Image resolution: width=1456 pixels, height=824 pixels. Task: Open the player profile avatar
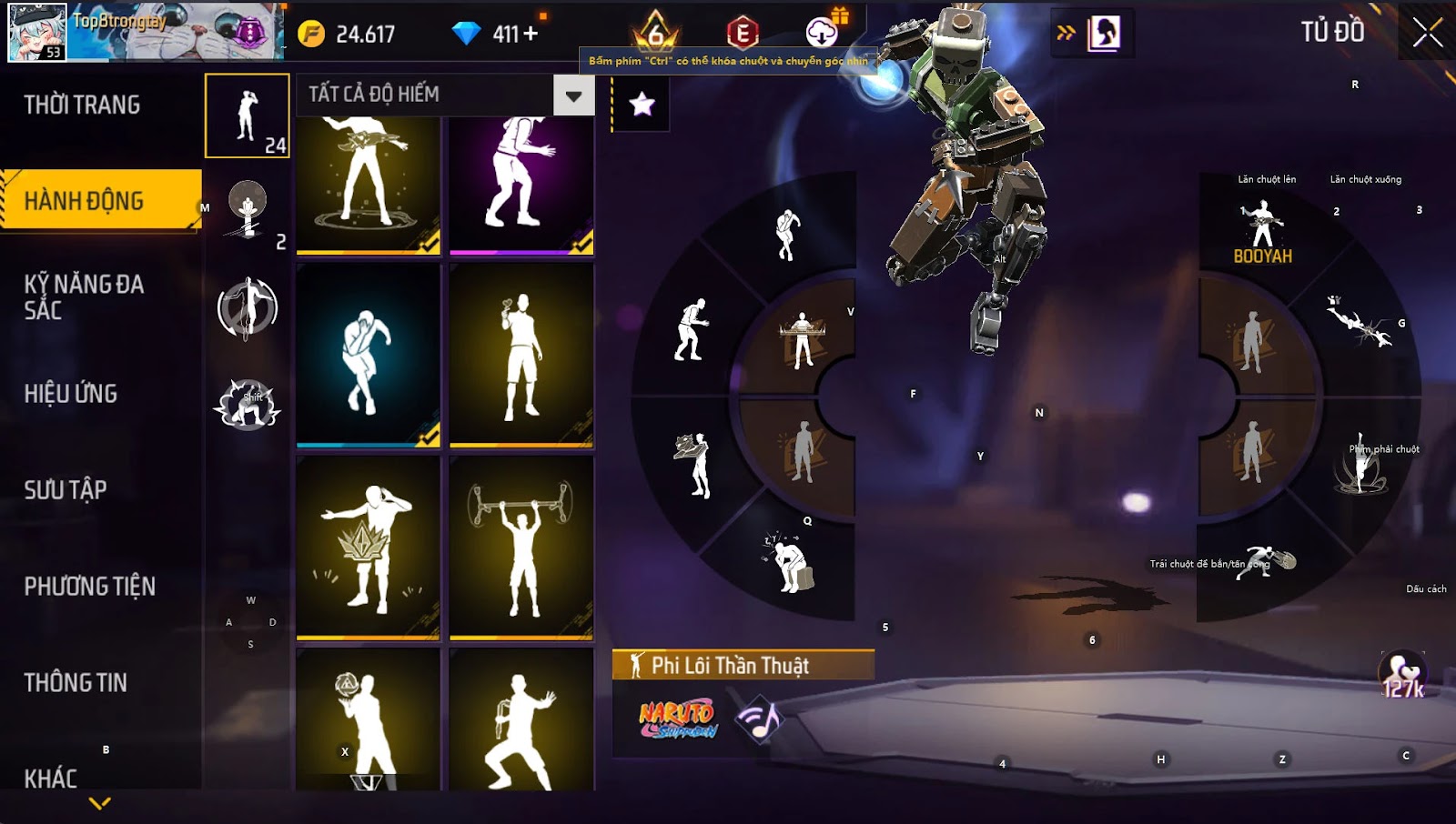(x=37, y=32)
